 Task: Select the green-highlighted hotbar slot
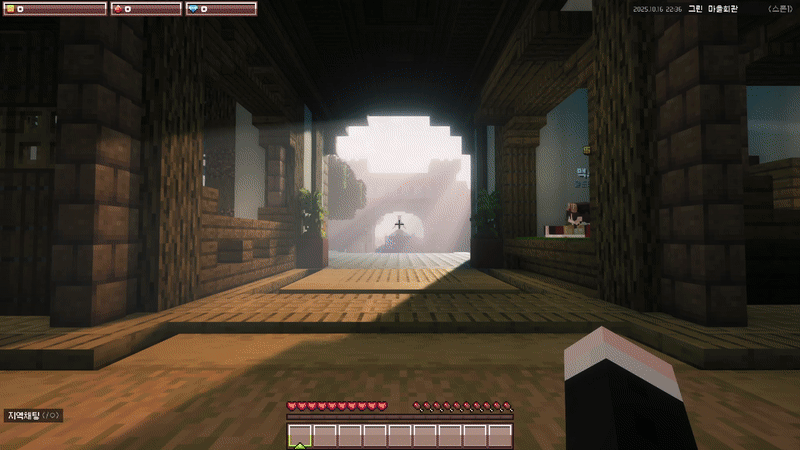[300, 435]
